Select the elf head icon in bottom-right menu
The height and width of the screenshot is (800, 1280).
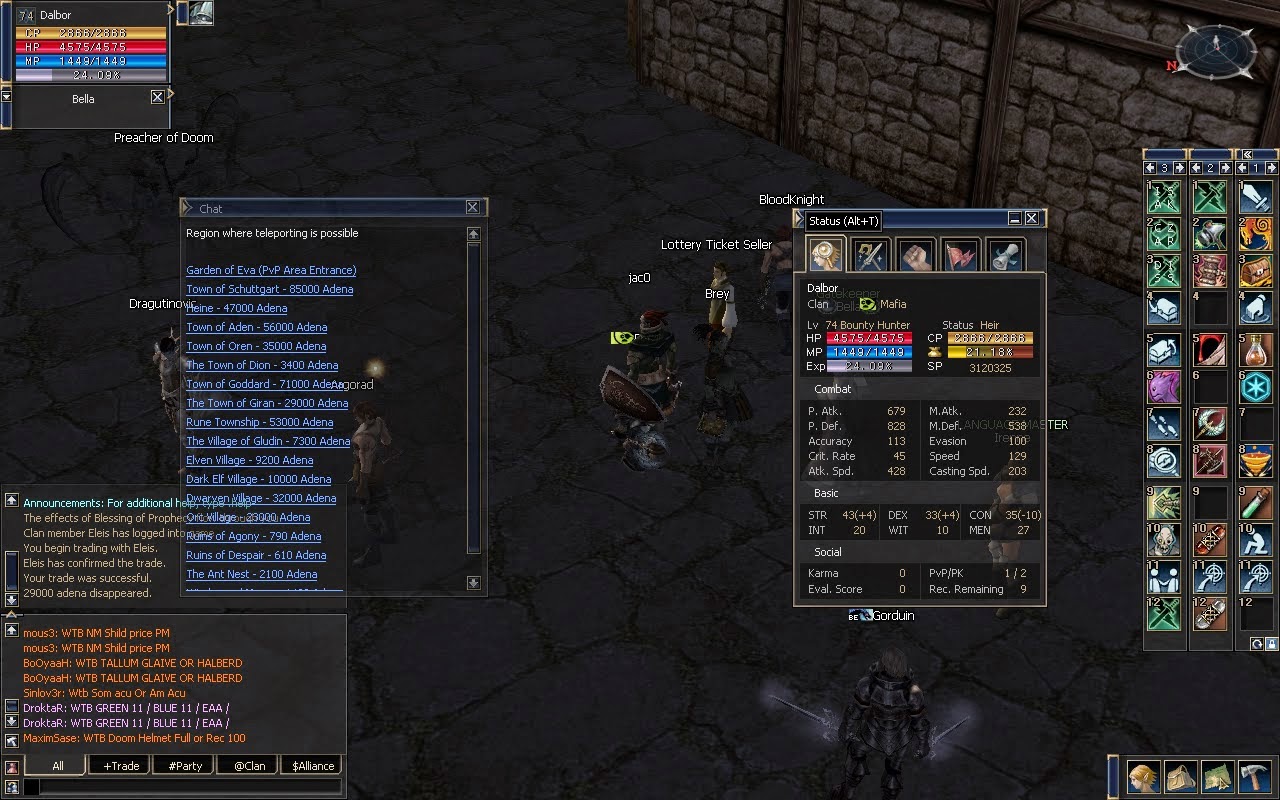[x=1143, y=776]
